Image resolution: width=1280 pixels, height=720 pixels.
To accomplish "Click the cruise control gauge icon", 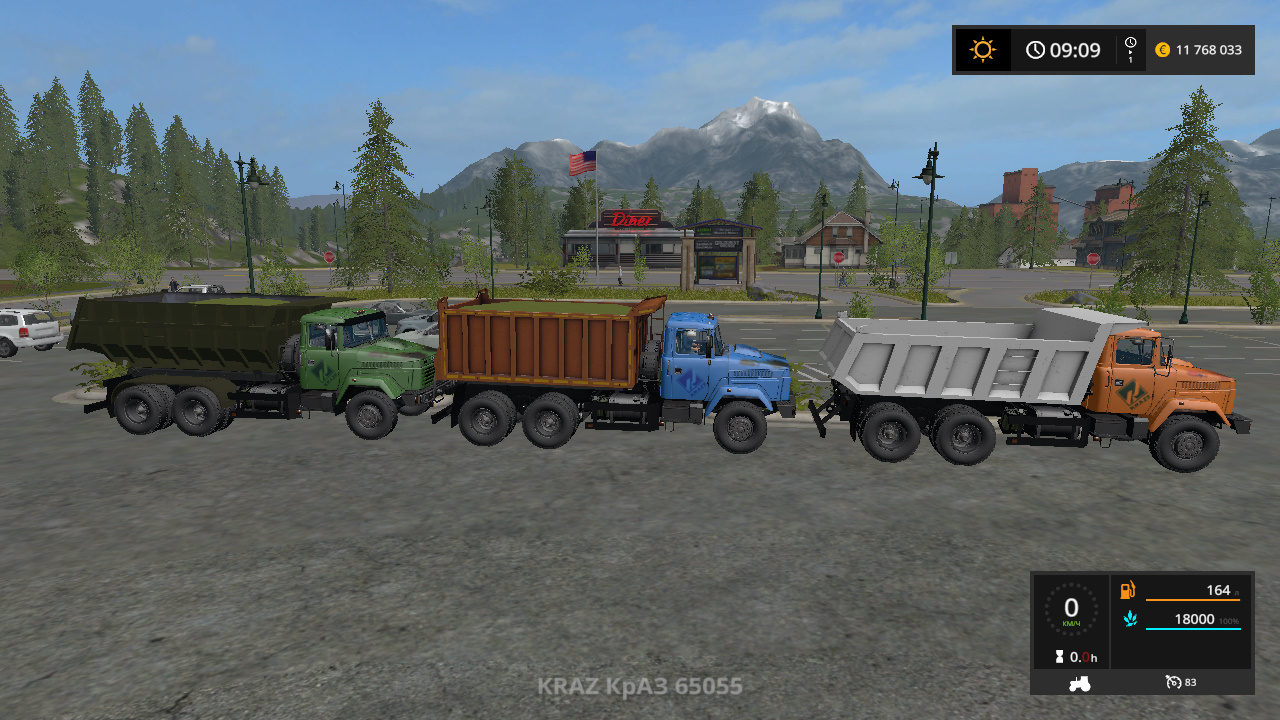I will click(1171, 682).
